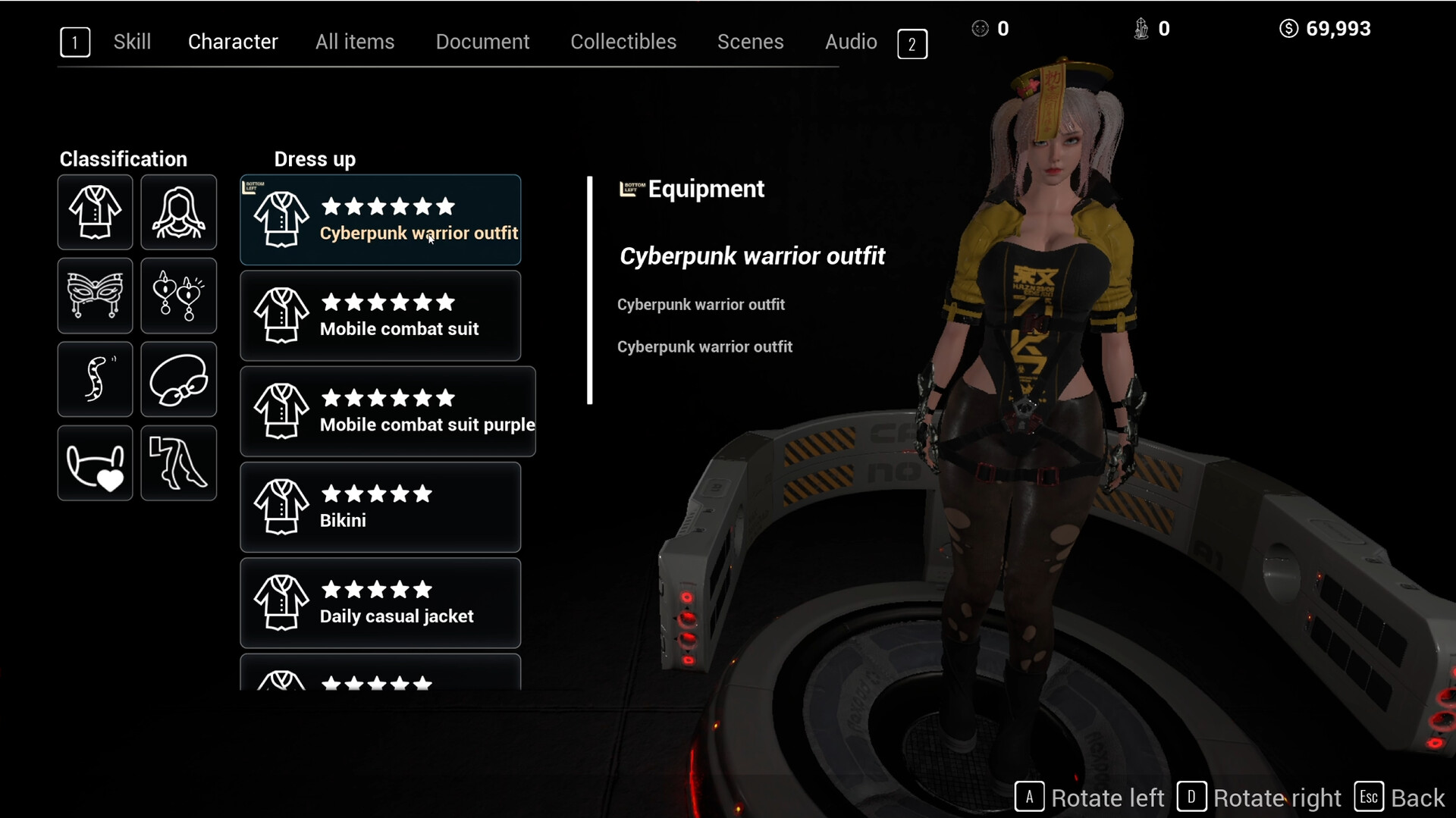Switch to the Scenes tab
The width and height of the screenshot is (1456, 818).
pos(750,42)
